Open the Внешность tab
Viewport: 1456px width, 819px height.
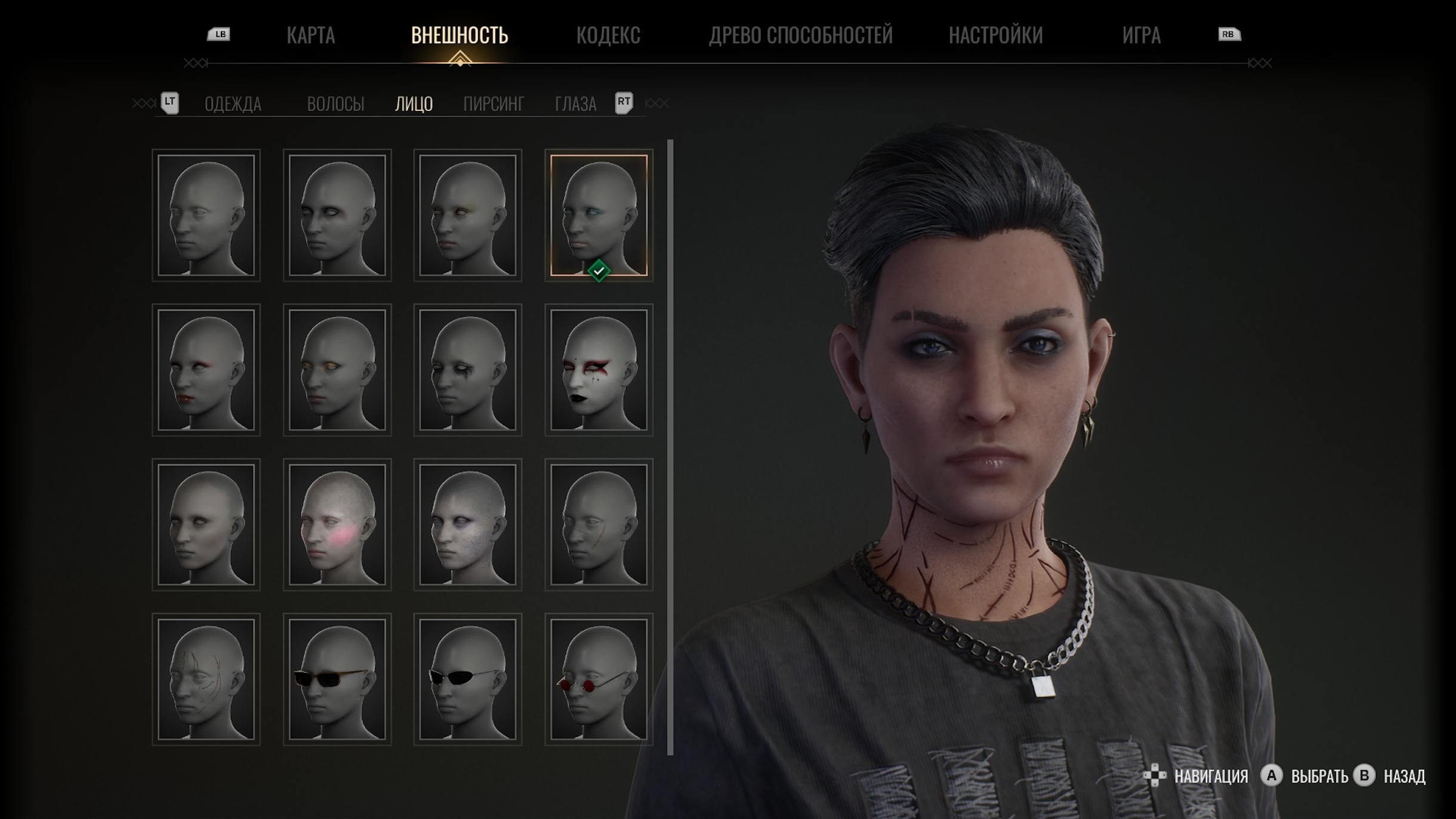[459, 35]
